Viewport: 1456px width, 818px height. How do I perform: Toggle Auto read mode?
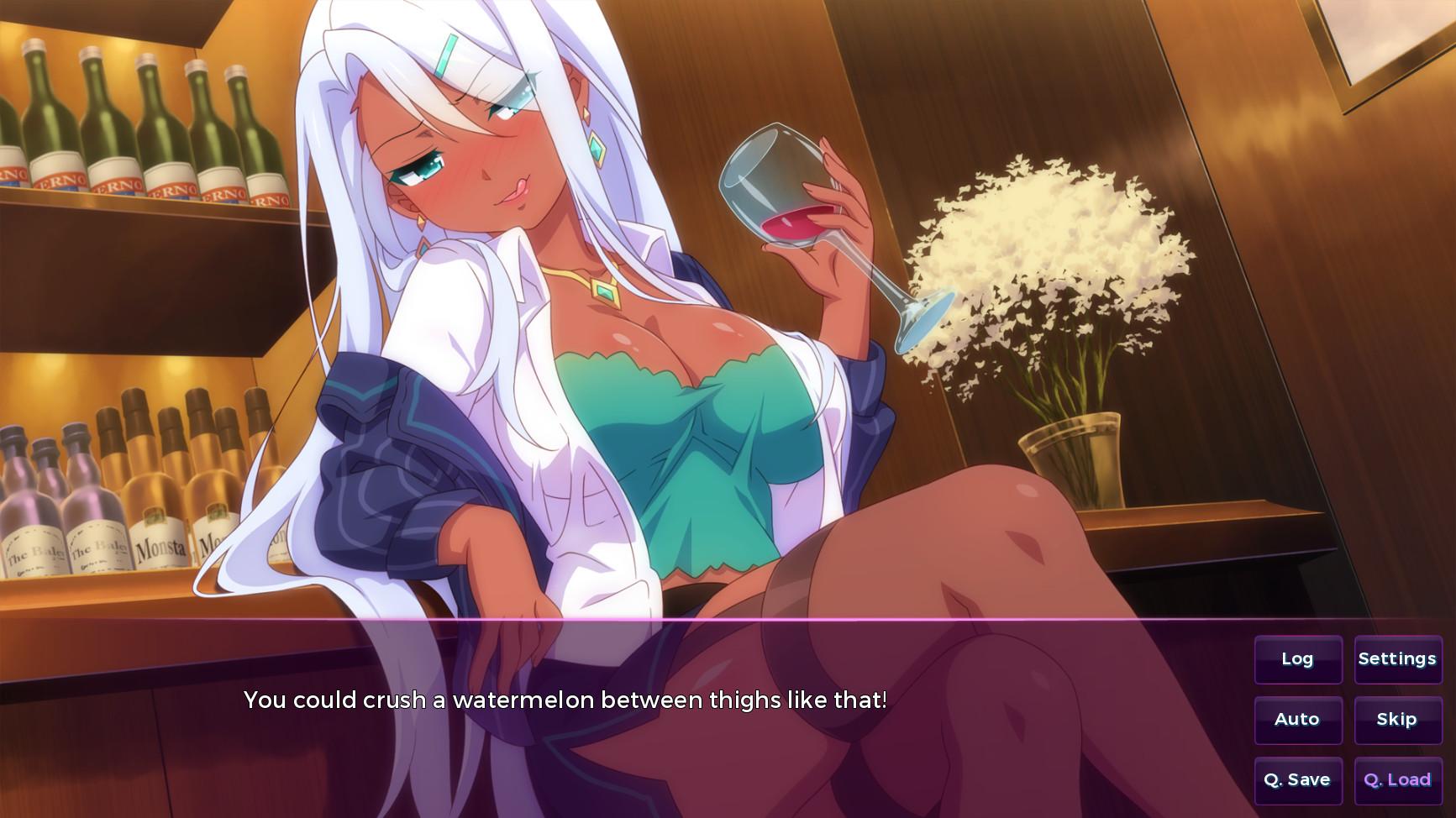(1297, 720)
